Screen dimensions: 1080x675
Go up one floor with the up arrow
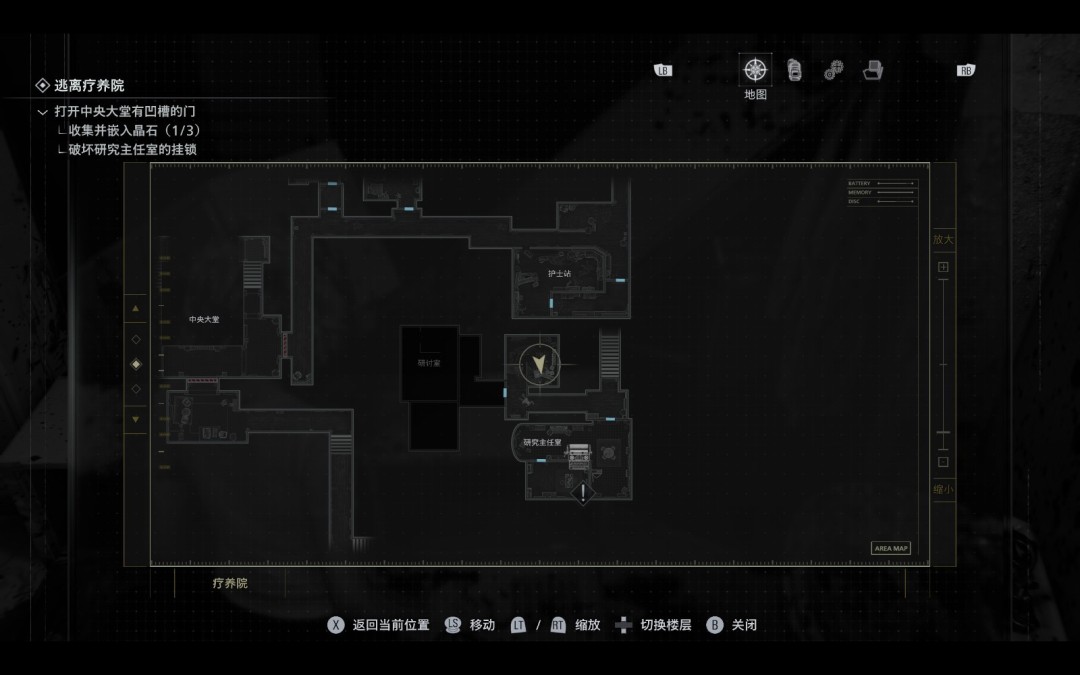point(136,309)
